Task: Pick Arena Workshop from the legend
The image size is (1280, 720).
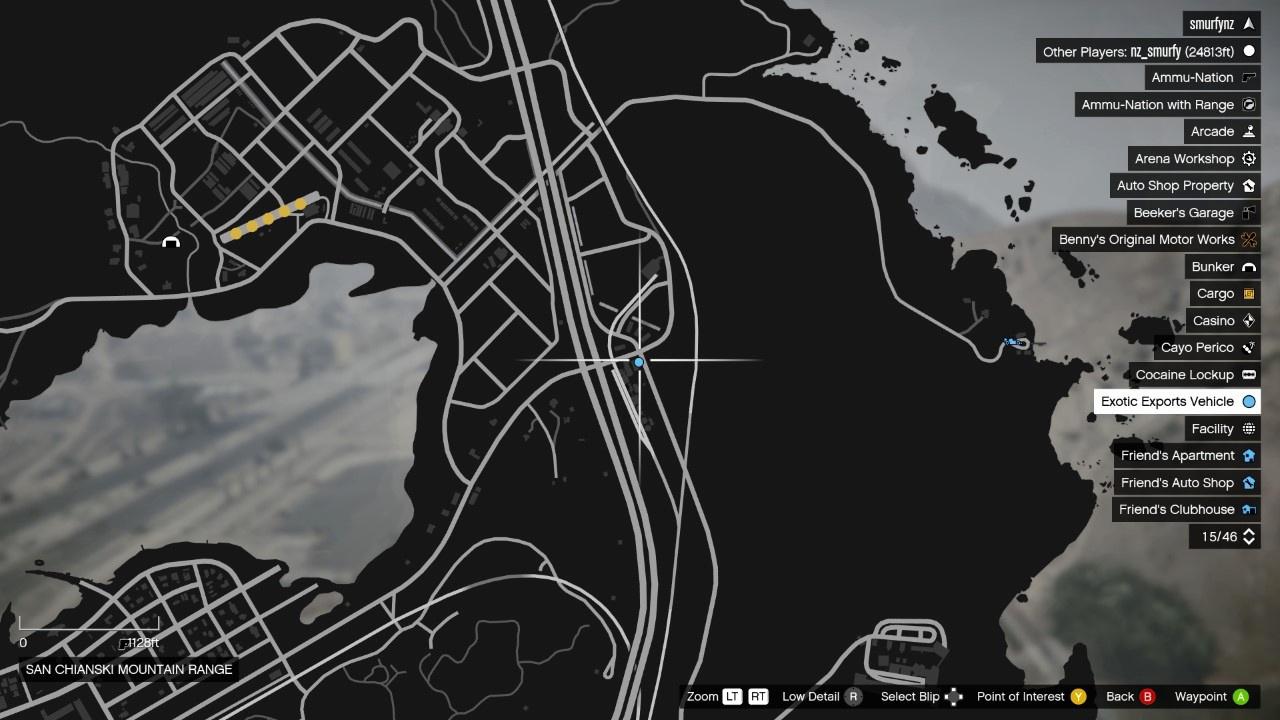Action: click(x=1194, y=159)
